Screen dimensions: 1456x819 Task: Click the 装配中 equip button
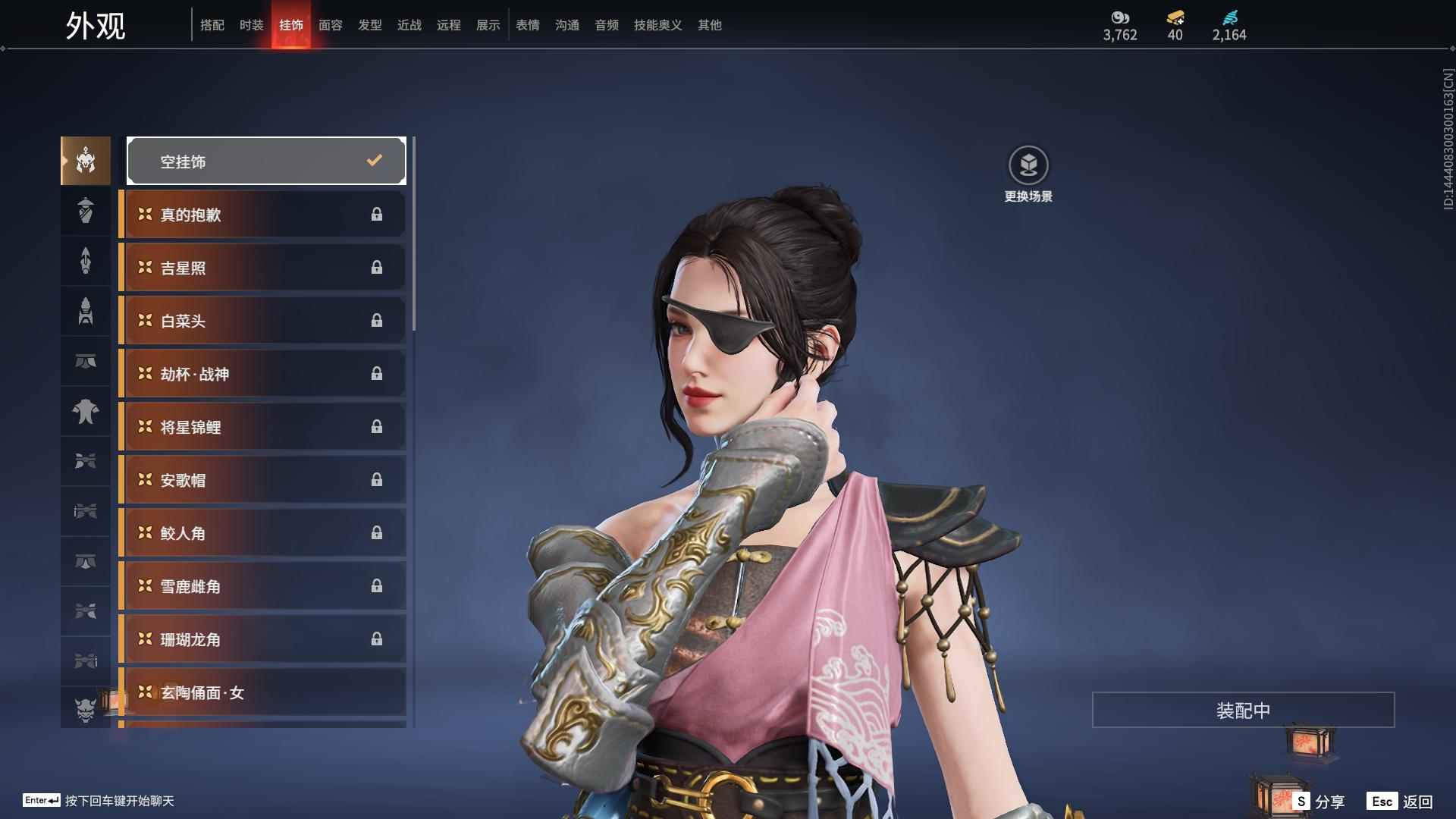(x=1243, y=710)
